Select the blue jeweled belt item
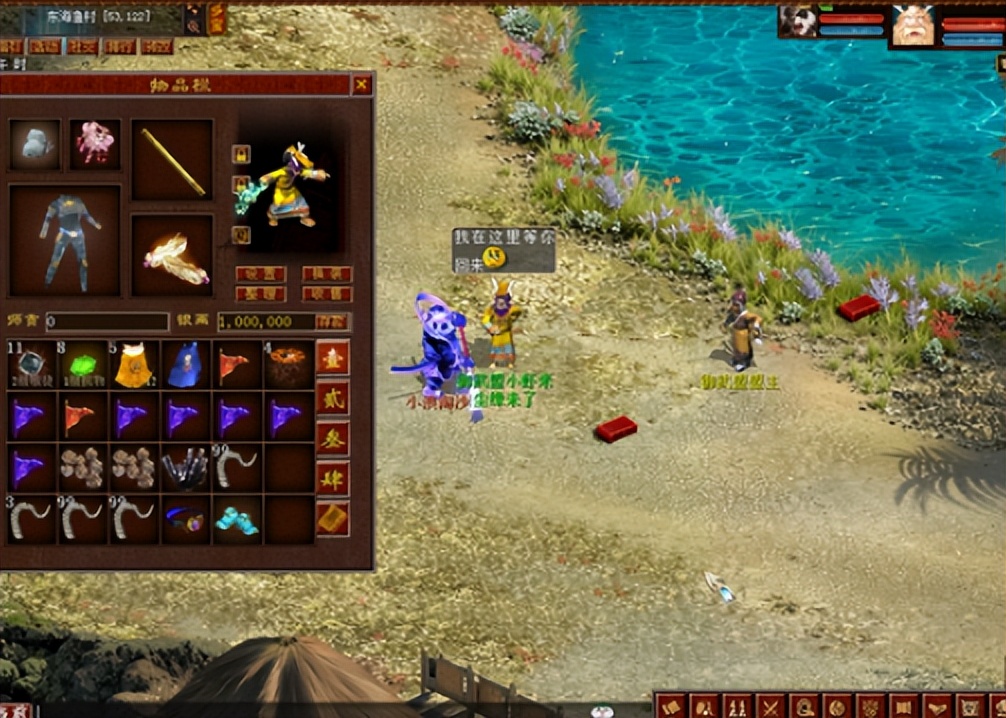1006x718 pixels. 185,520
